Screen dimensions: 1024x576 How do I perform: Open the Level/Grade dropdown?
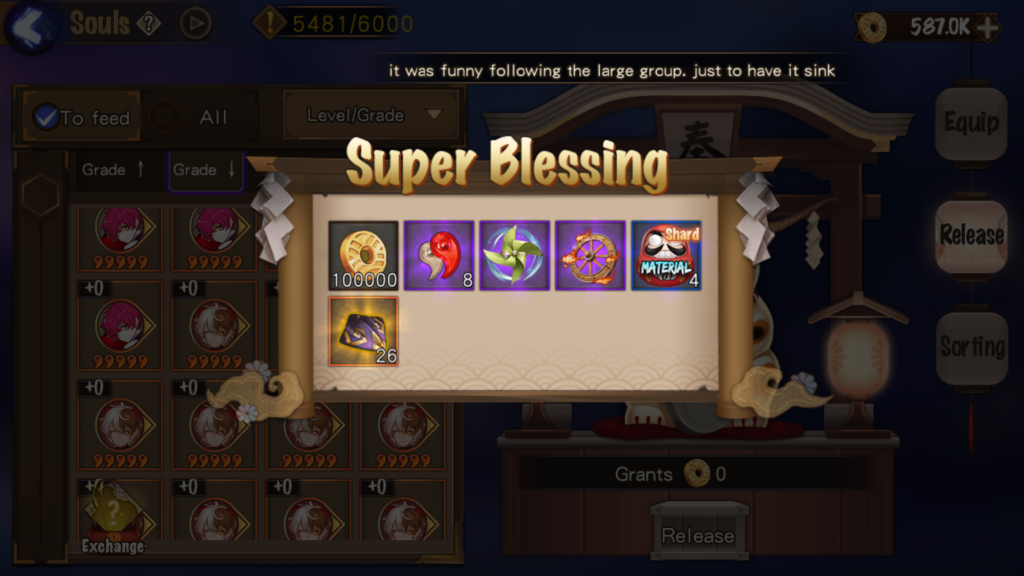pos(372,115)
